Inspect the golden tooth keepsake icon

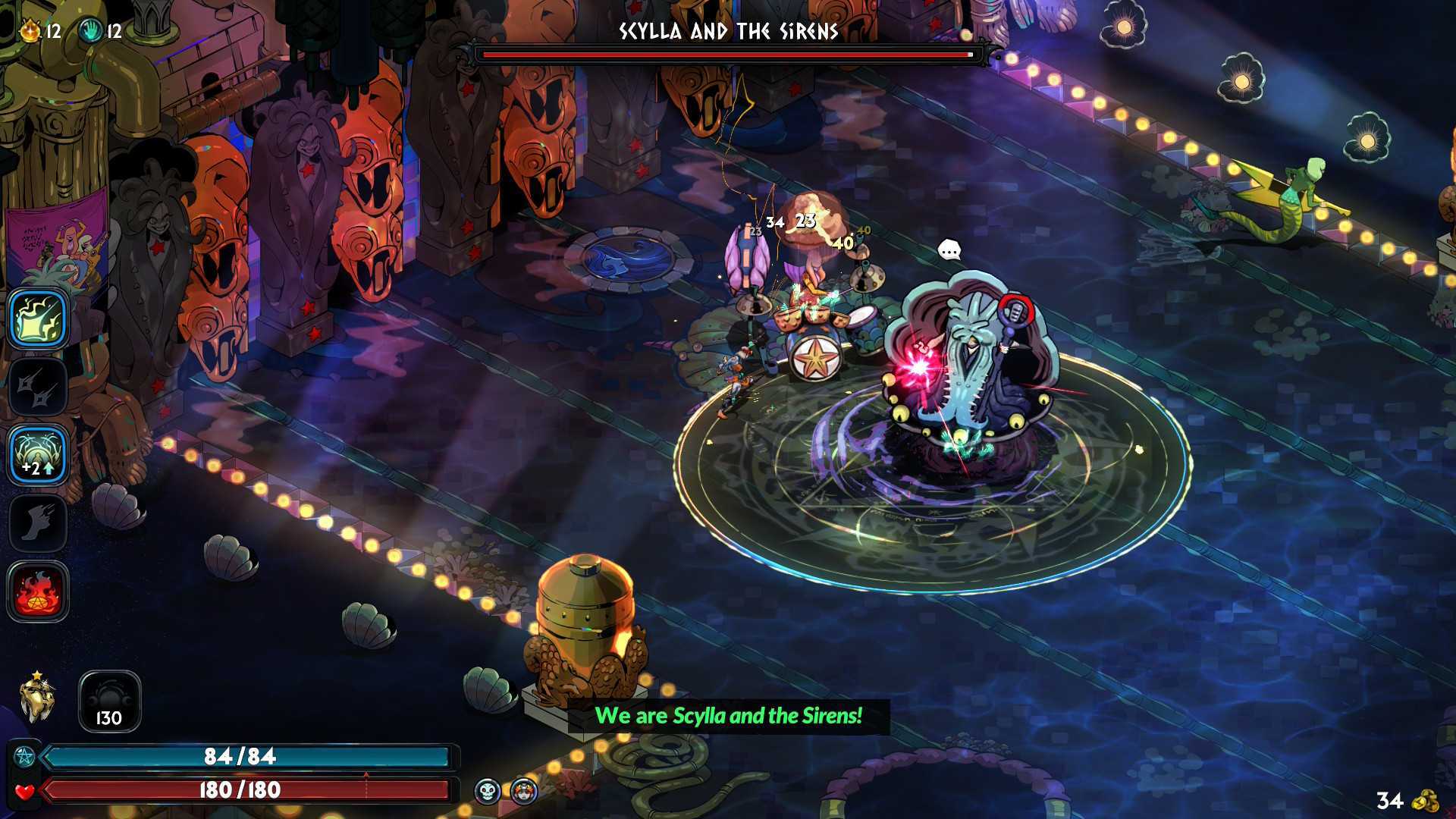click(x=36, y=699)
